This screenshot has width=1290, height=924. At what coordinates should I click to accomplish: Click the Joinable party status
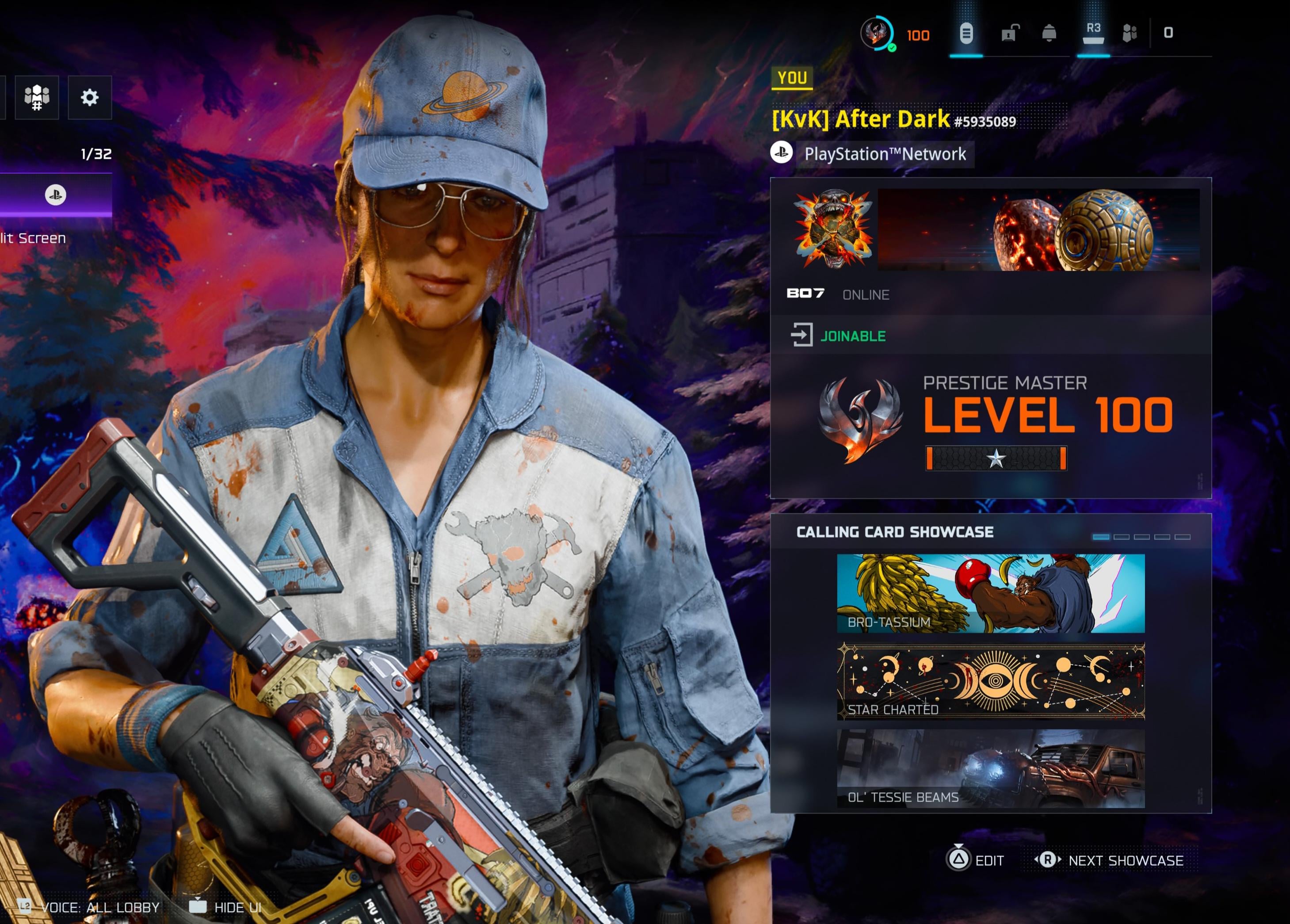(852, 336)
